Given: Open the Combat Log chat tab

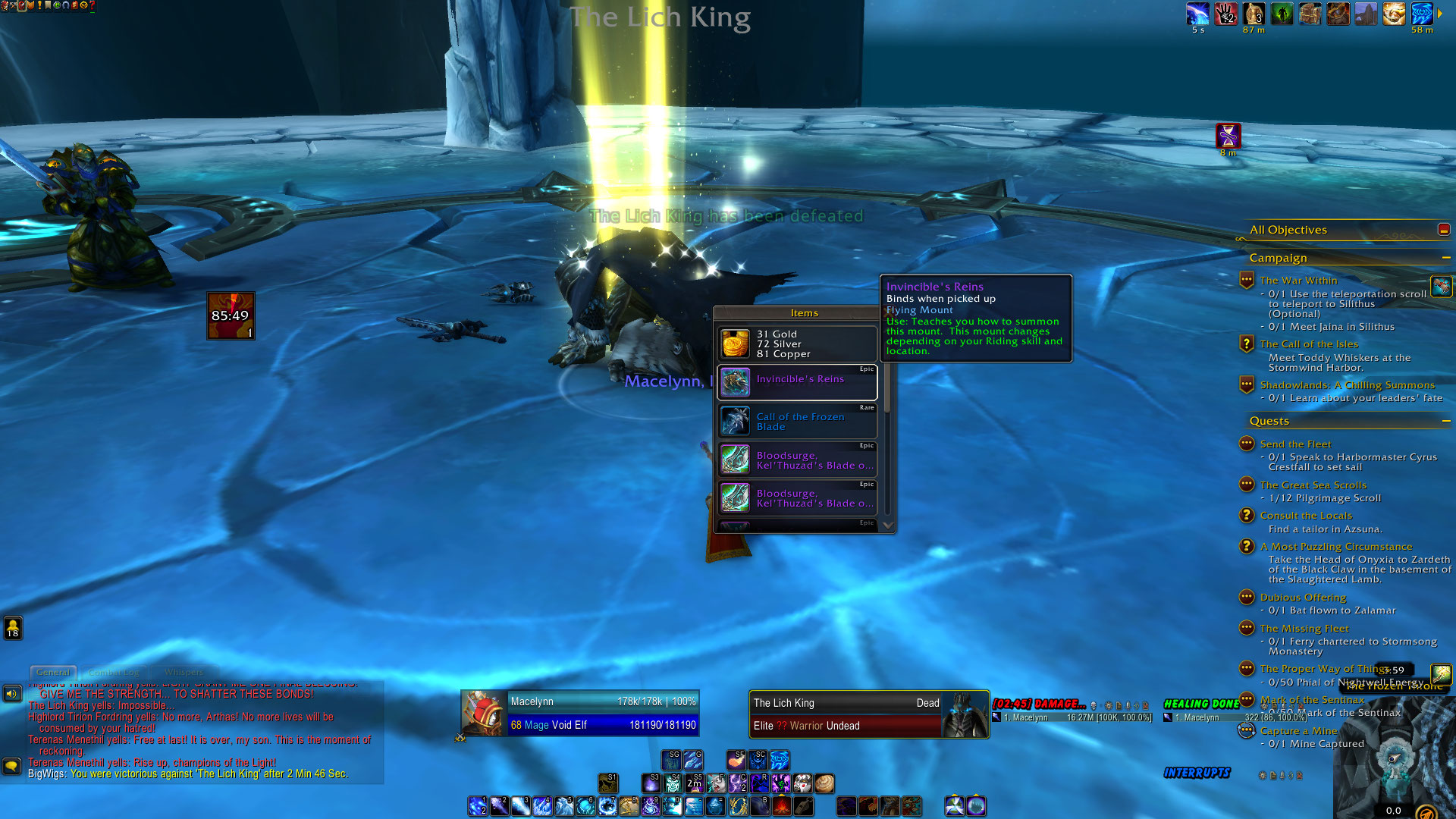Looking at the screenshot, I should (114, 672).
